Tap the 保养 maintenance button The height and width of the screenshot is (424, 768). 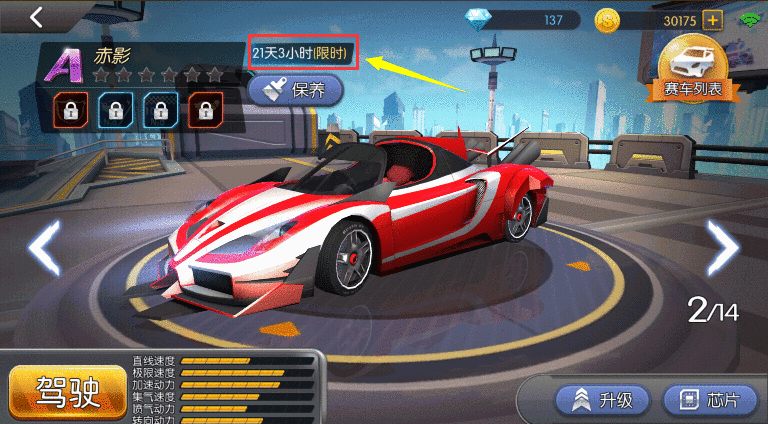point(295,91)
